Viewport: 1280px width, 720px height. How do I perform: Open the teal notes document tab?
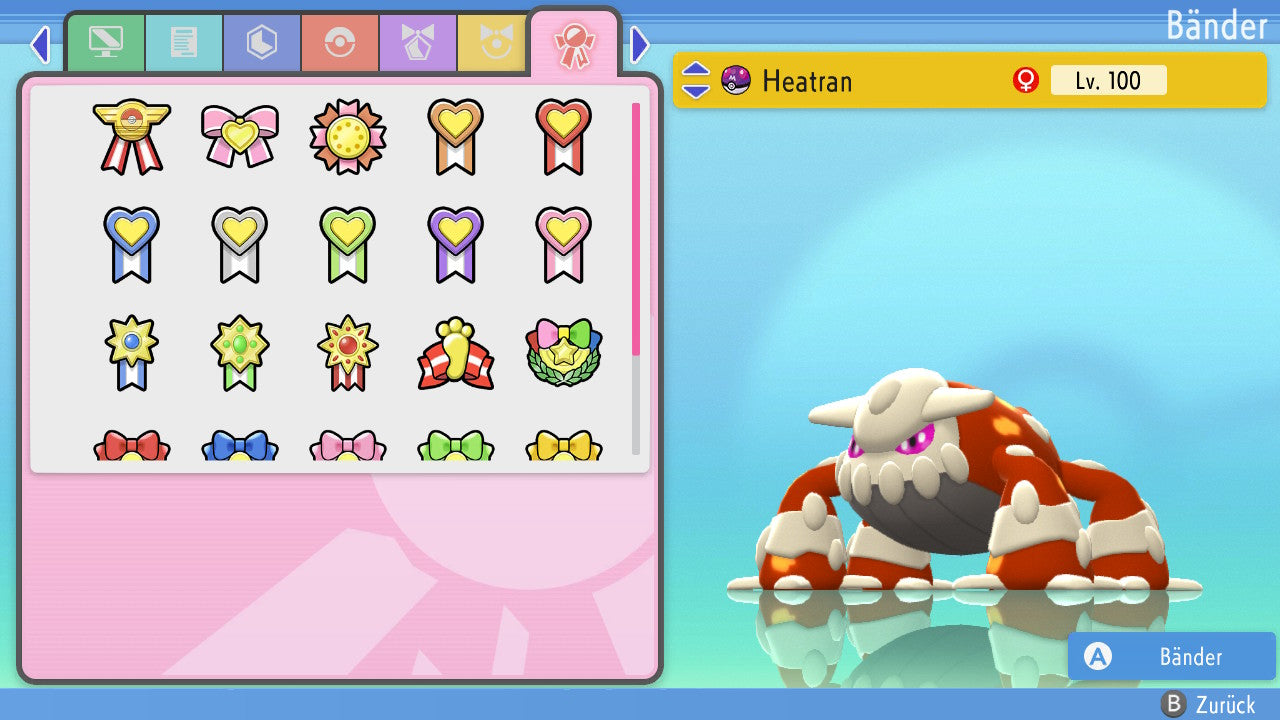point(184,43)
